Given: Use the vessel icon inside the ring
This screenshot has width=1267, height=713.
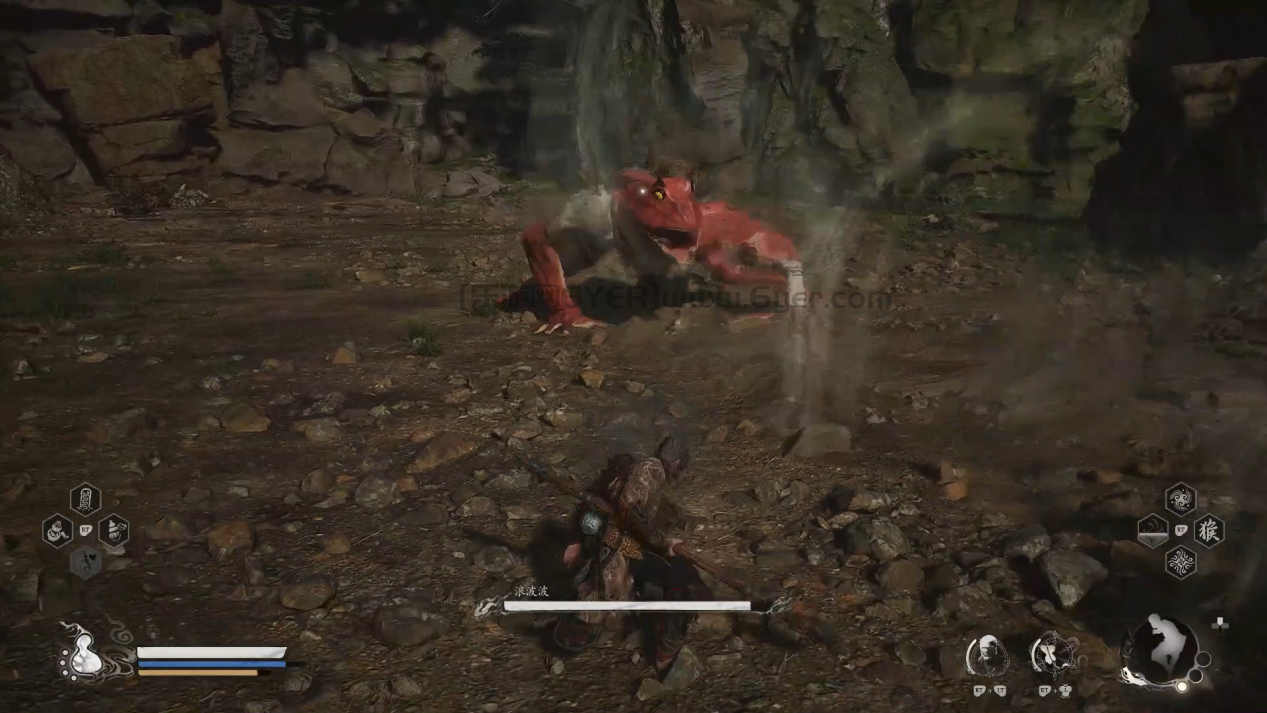Looking at the screenshot, I should (x=1052, y=657).
